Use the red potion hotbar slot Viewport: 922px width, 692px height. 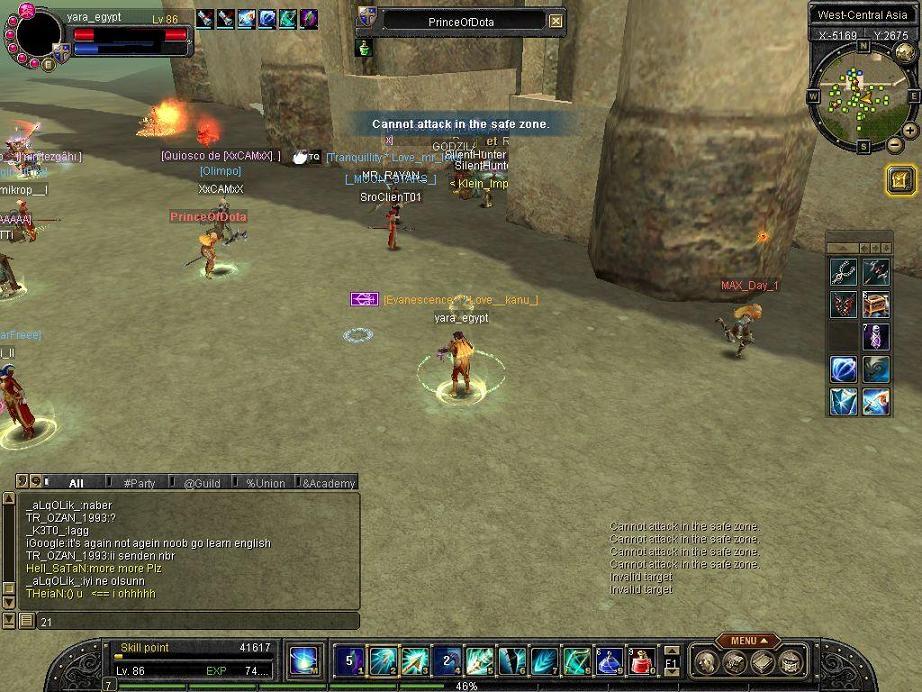pyautogui.click(x=641, y=660)
